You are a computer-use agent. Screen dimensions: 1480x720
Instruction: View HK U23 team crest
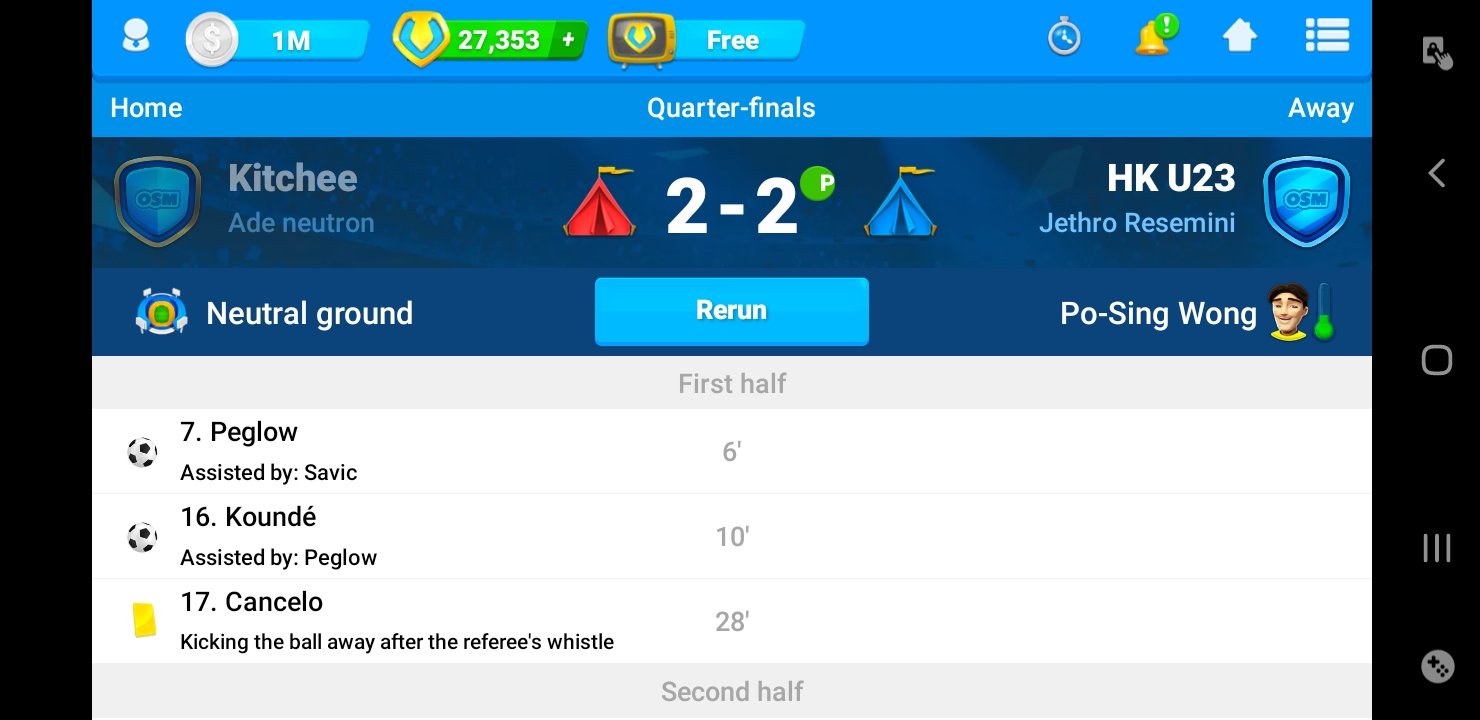pos(1306,200)
